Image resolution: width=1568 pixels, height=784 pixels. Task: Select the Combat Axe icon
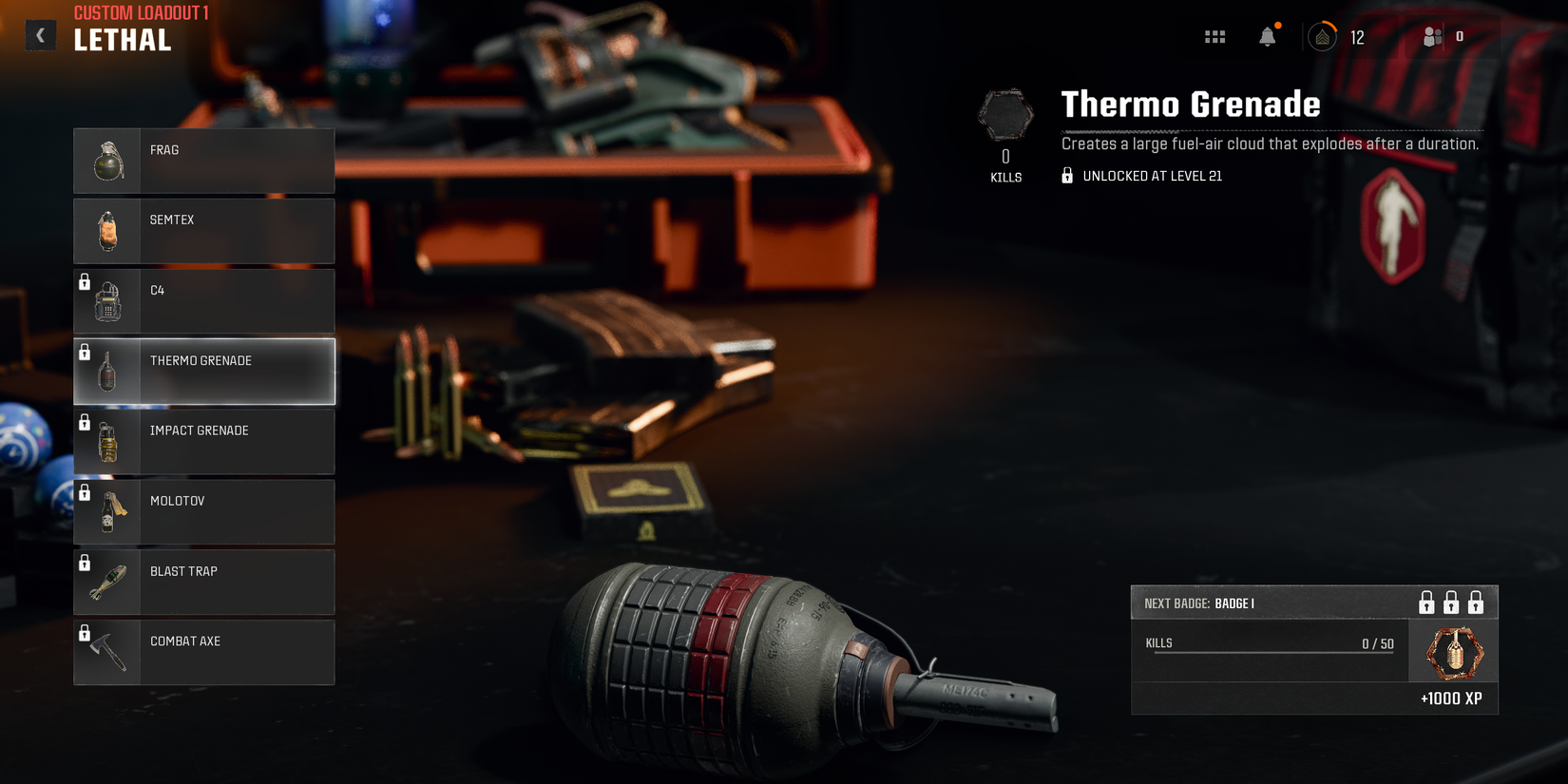pyautogui.click(x=107, y=652)
